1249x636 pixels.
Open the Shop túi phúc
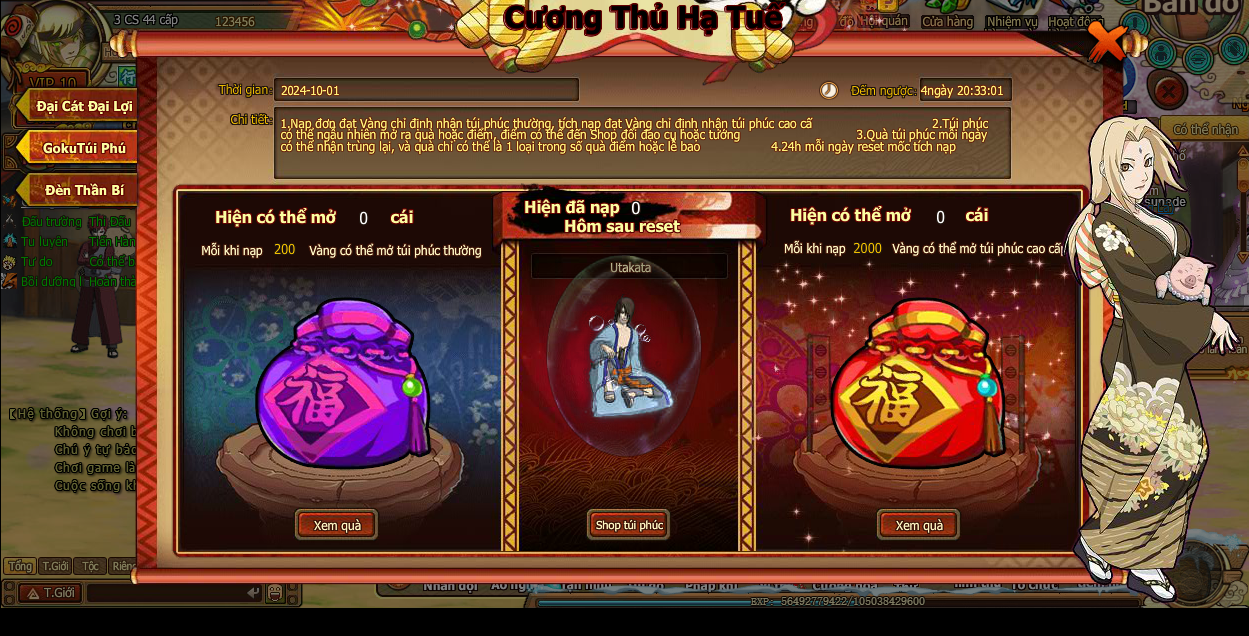[628, 525]
